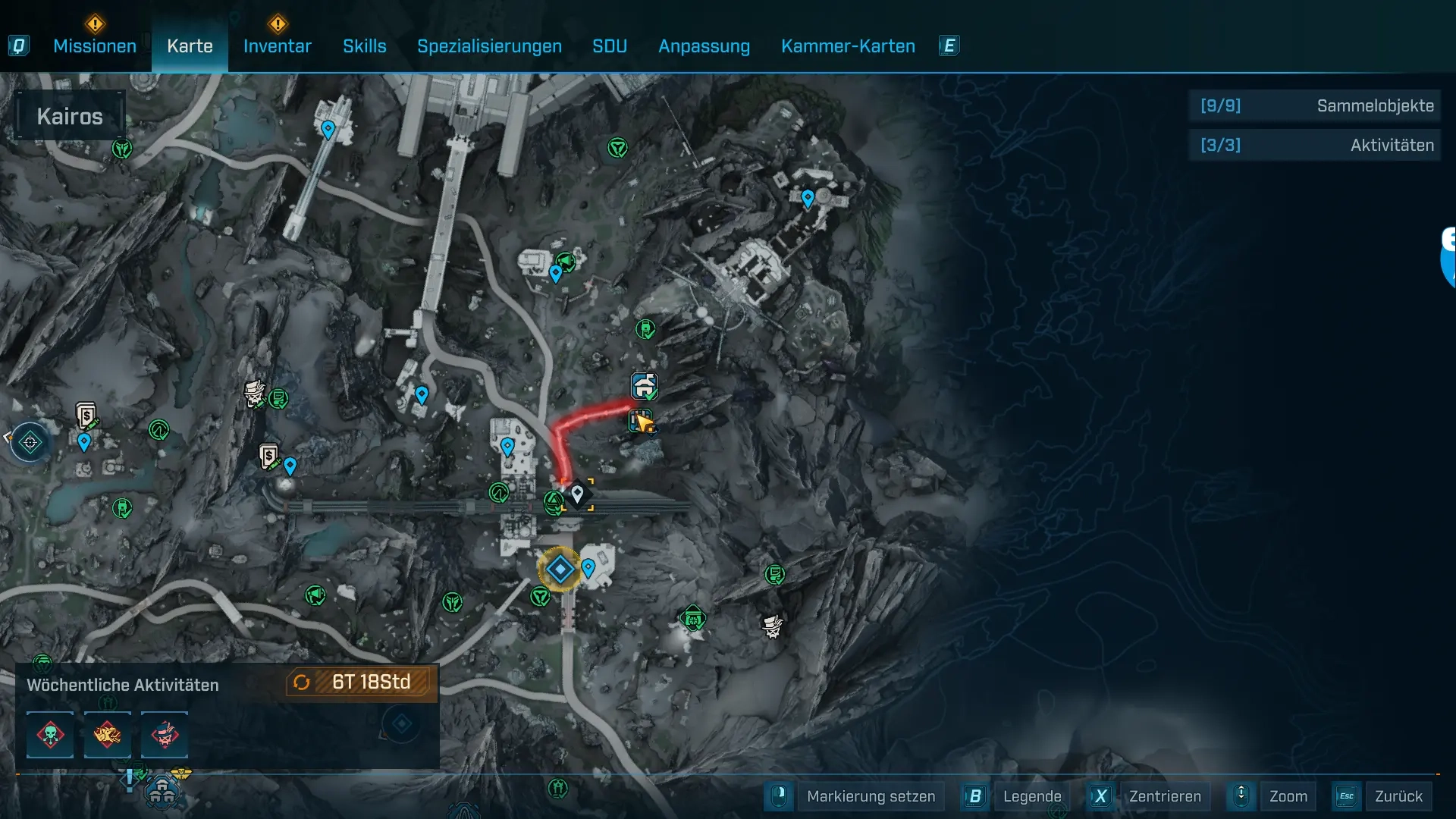Show the Sammelobjekte tracker row
Image resolution: width=1456 pixels, height=819 pixels.
[x=1315, y=105]
